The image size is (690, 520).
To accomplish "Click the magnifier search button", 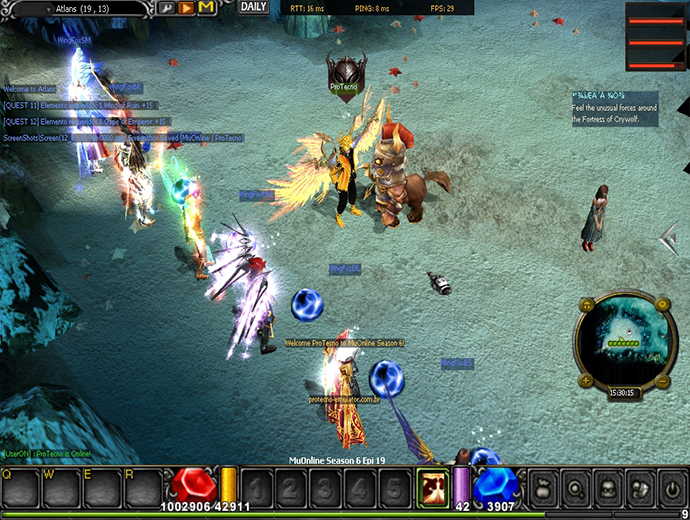I will click(575, 490).
